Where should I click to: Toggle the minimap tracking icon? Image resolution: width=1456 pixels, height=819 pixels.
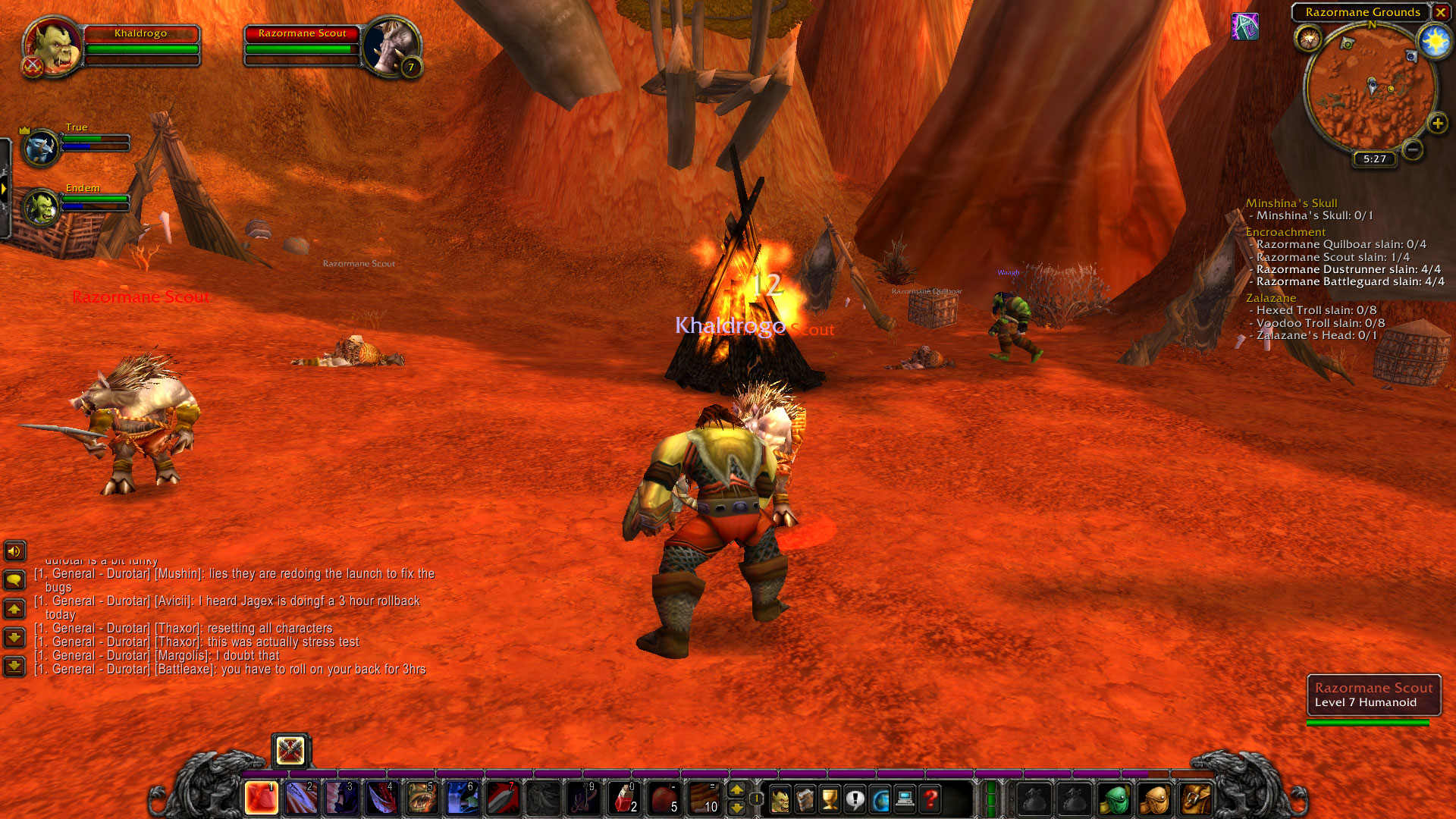[1310, 38]
